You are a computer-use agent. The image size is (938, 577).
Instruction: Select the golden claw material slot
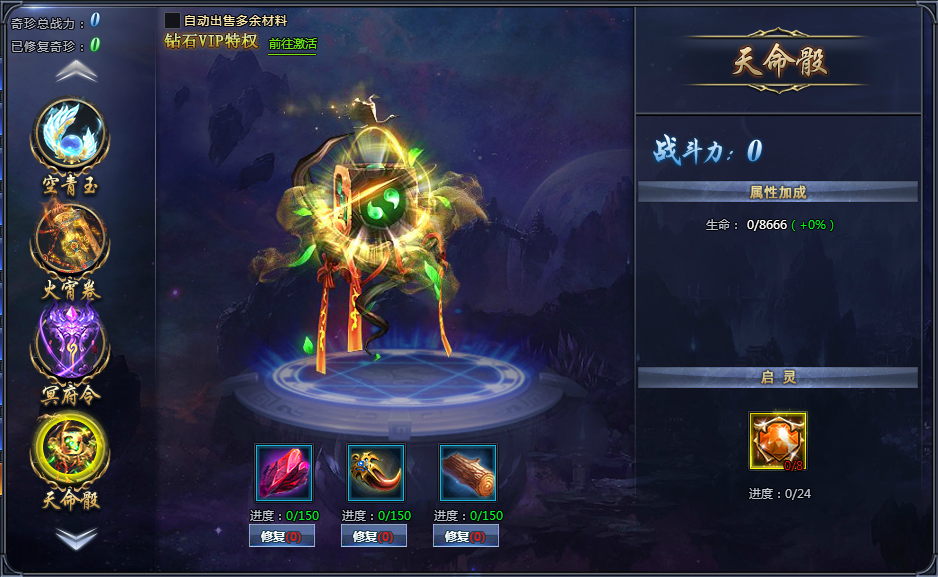coord(376,473)
